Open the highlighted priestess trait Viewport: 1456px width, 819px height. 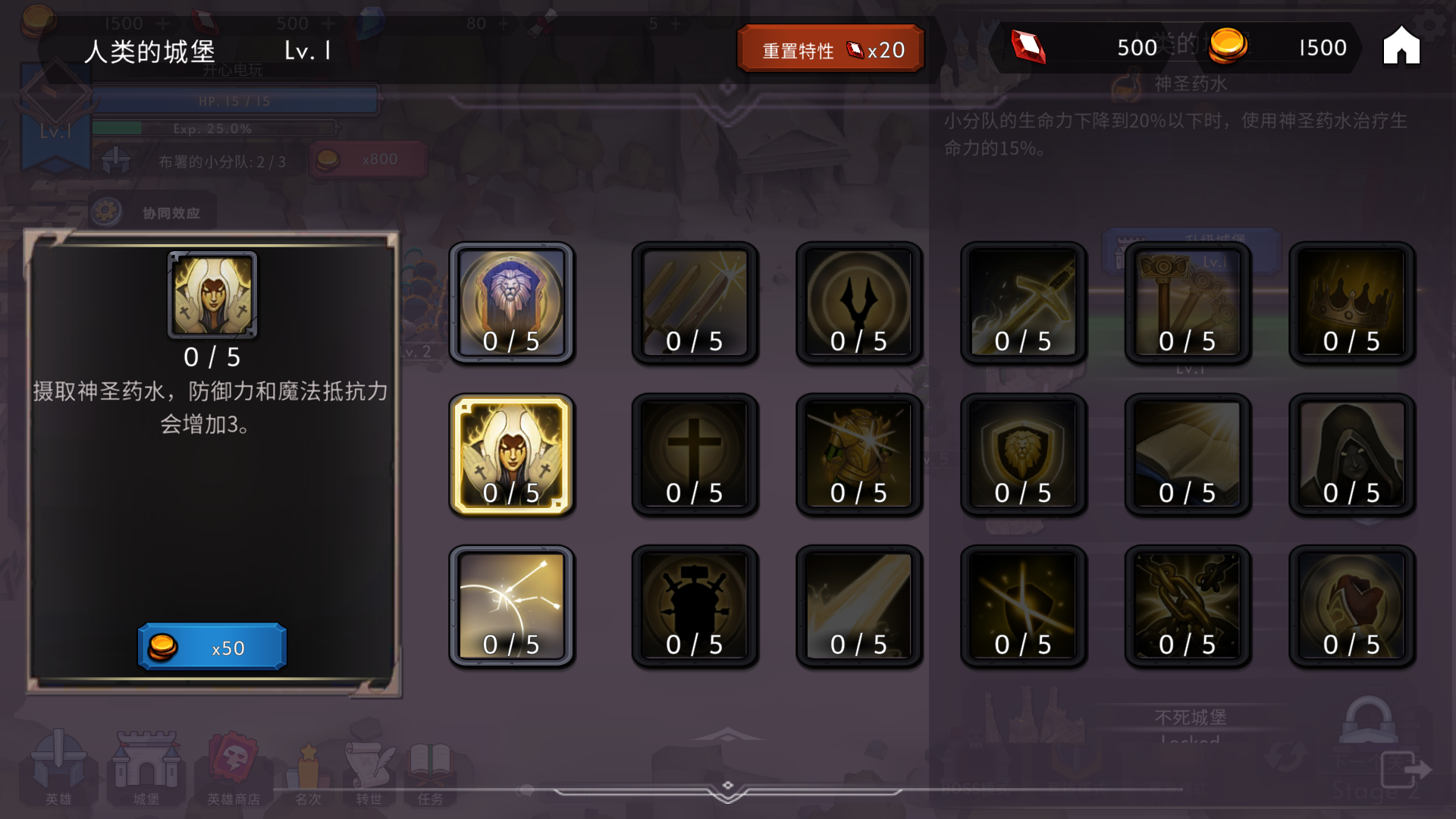[x=512, y=453]
